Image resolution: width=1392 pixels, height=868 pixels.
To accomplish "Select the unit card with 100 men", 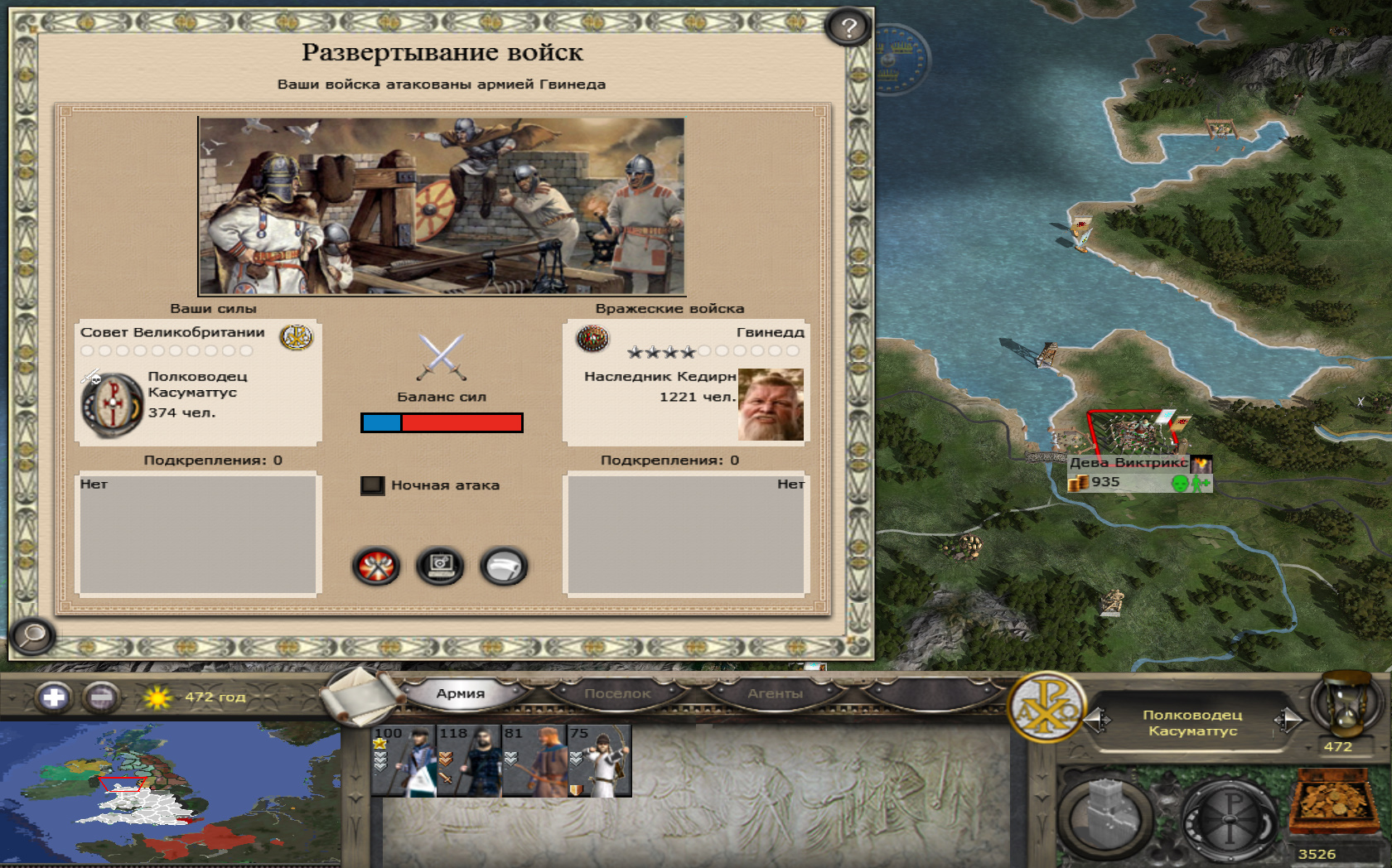I will 404,761.
